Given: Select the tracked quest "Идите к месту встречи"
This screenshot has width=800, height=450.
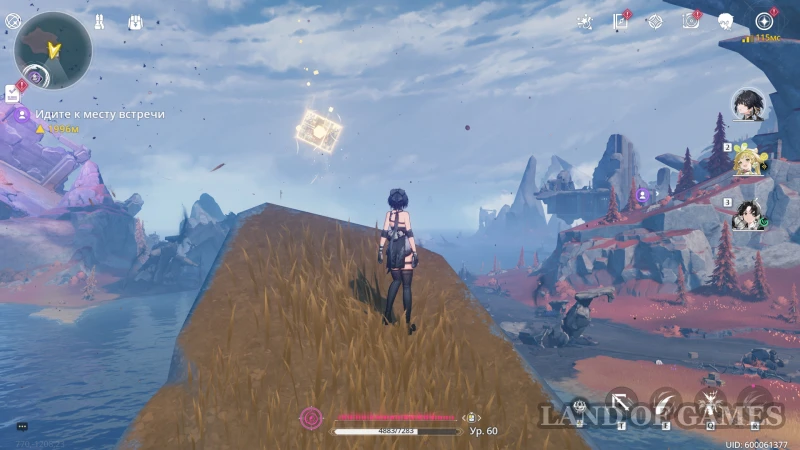Looking at the screenshot, I should click(x=99, y=114).
